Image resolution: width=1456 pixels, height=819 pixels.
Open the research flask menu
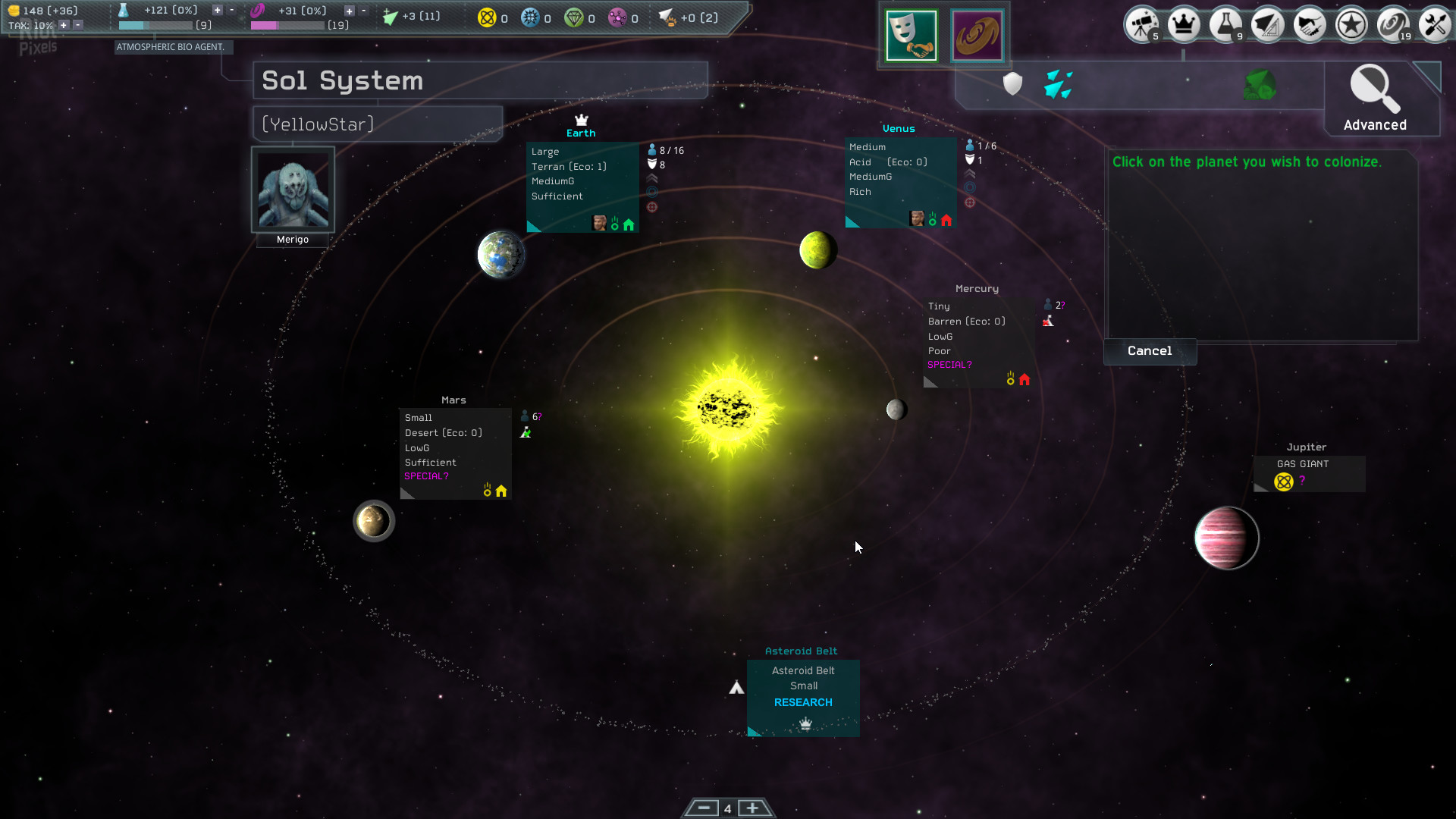(x=1225, y=25)
